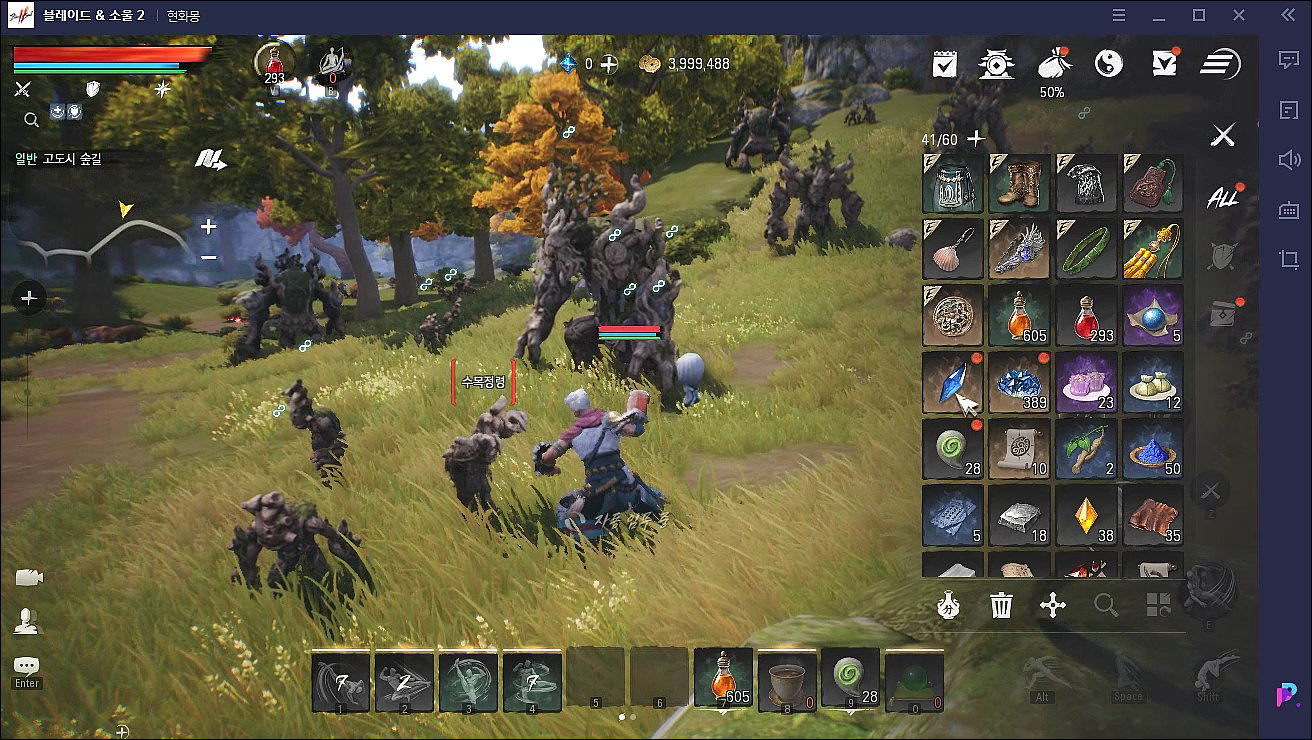Use the orange potion hotbar slot with 605
Viewport: 1312px width, 740px height.
point(723,678)
